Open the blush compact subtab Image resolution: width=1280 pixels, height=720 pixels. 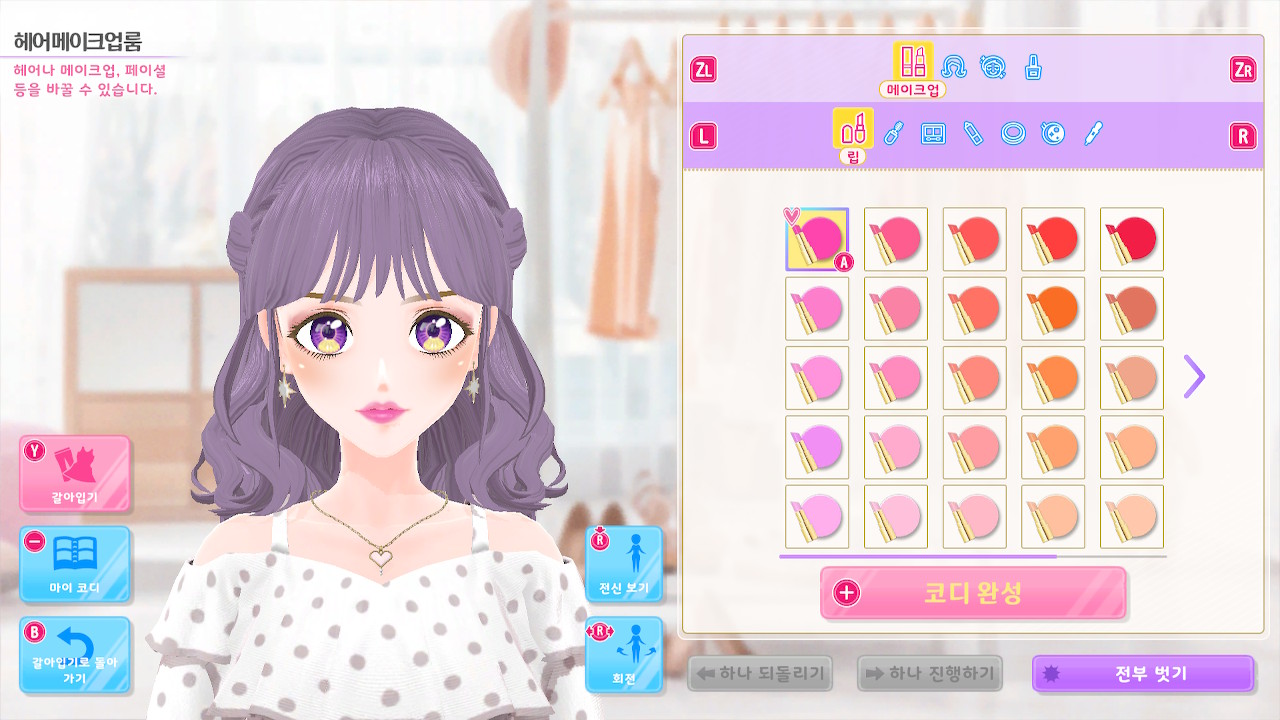click(1053, 133)
